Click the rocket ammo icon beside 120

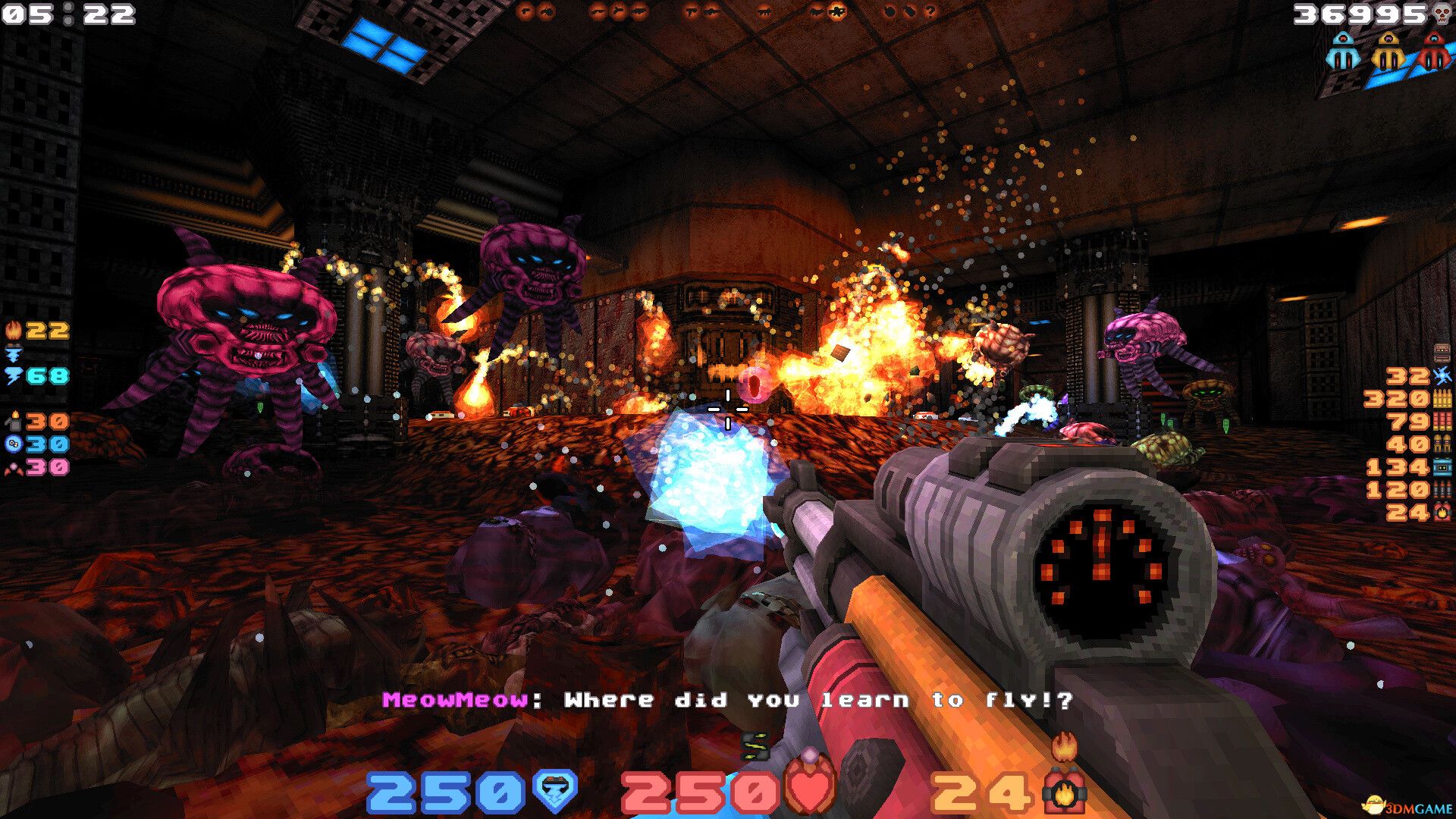point(1442,488)
